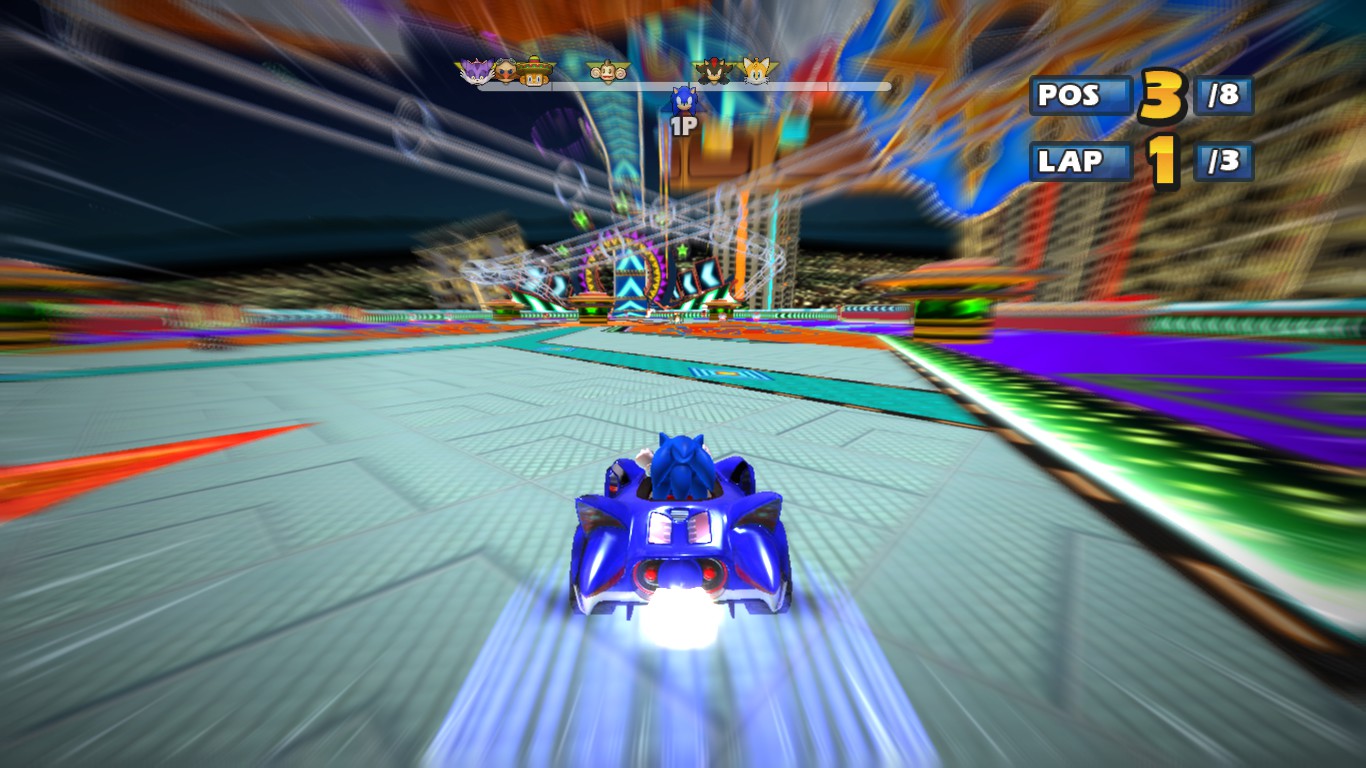Click AiAi the monkey's portrait icon
This screenshot has height=768, width=1366.
click(606, 71)
